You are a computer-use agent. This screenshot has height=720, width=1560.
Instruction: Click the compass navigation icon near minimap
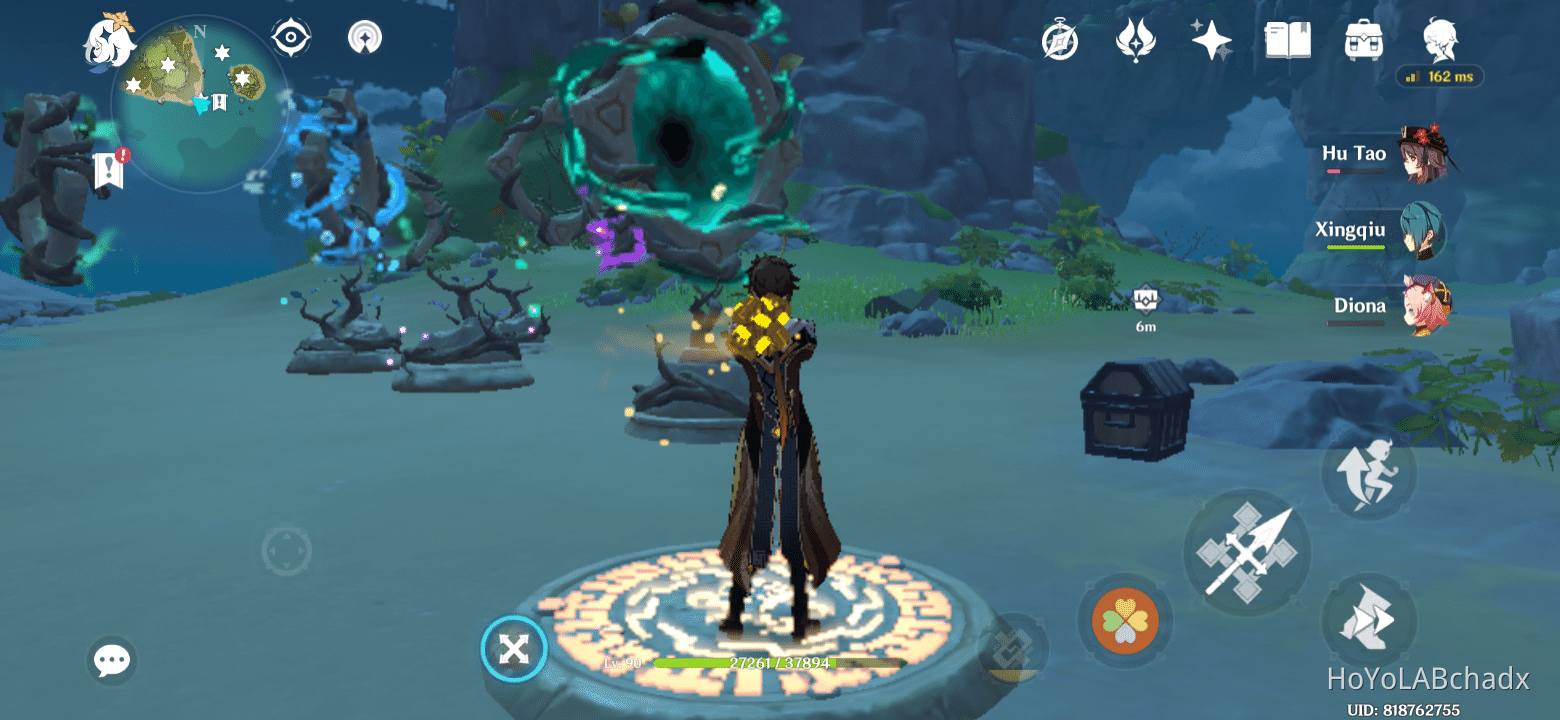click(290, 37)
